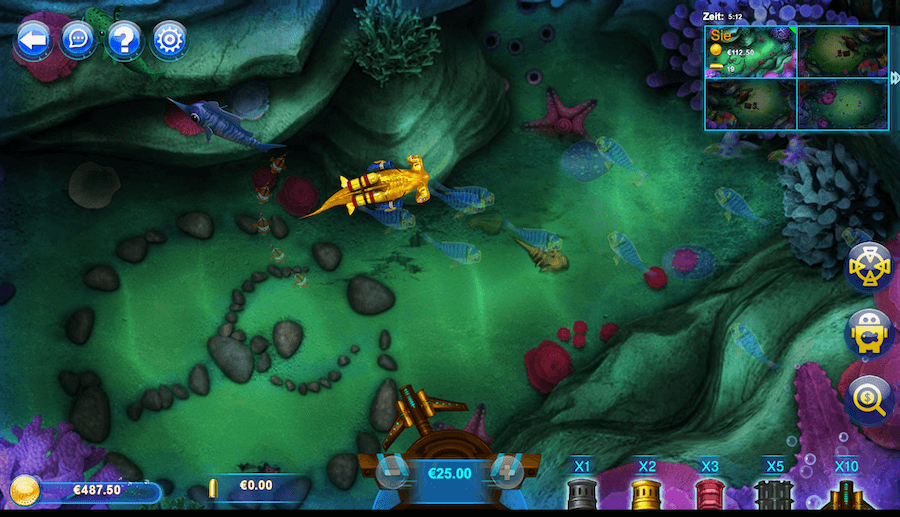The image size is (900, 517).
Task: Switch to the X3 red cannon
Action: (710, 492)
